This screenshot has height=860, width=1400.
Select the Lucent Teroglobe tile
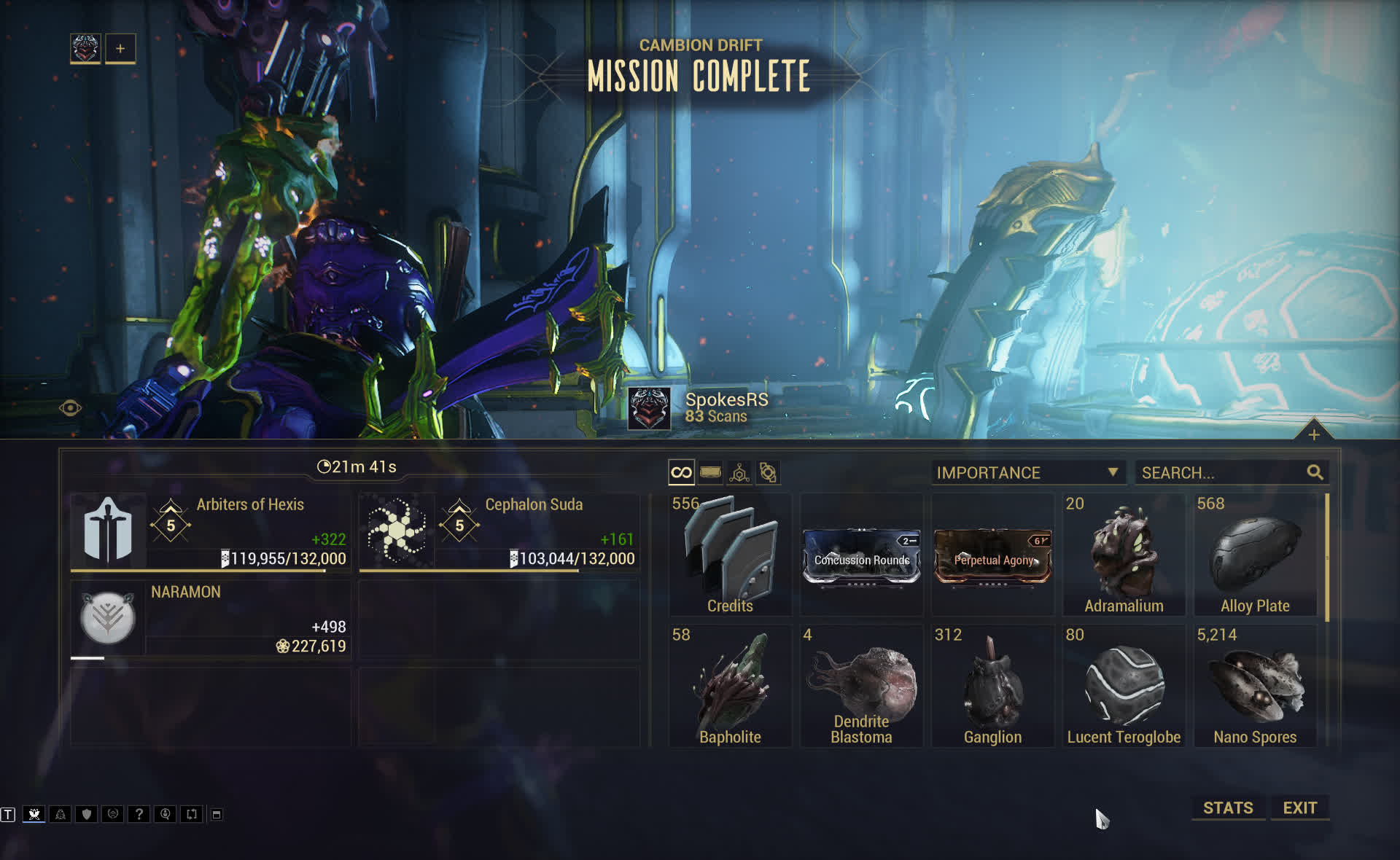(x=1124, y=687)
